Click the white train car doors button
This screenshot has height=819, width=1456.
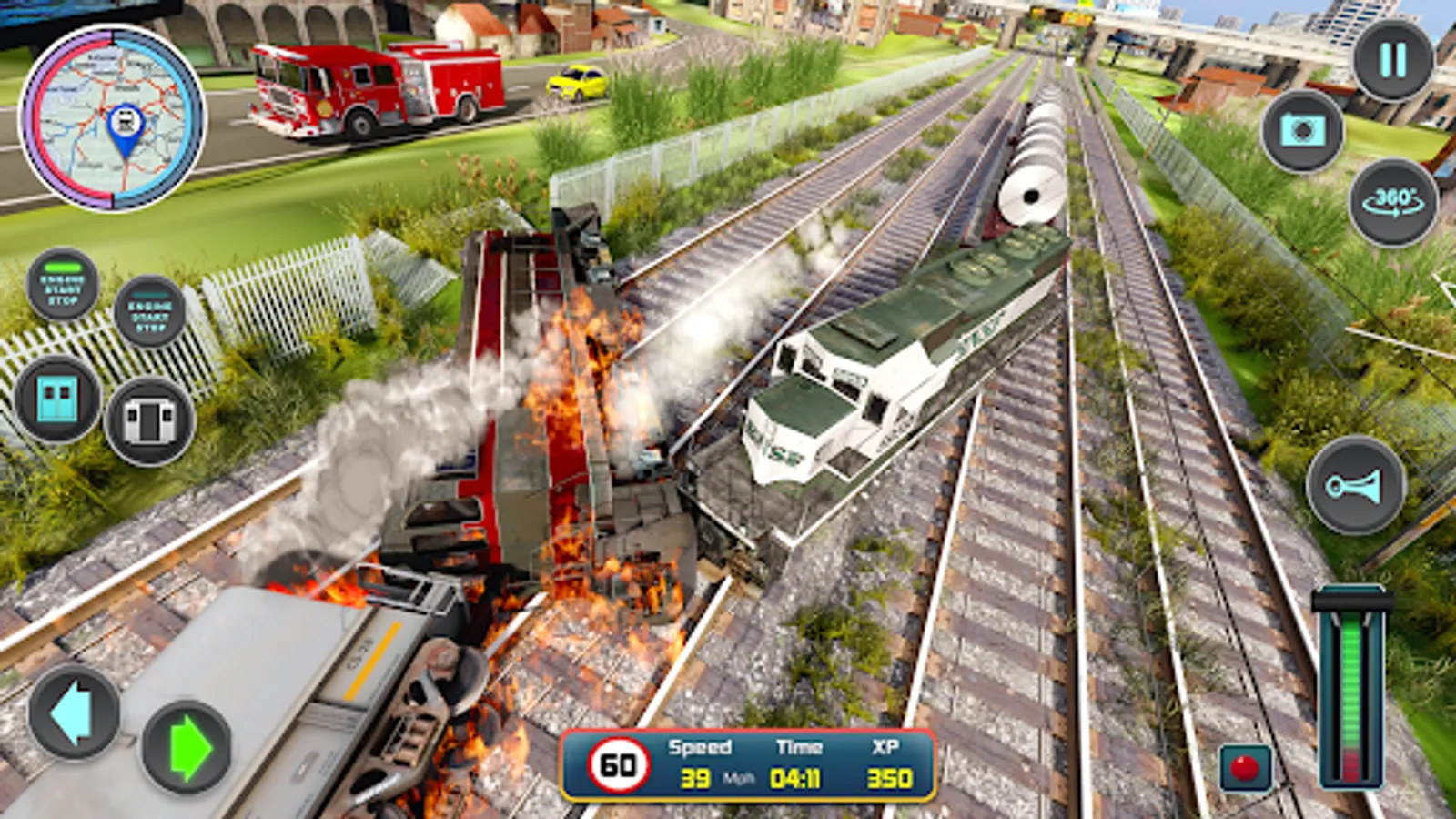(150, 420)
